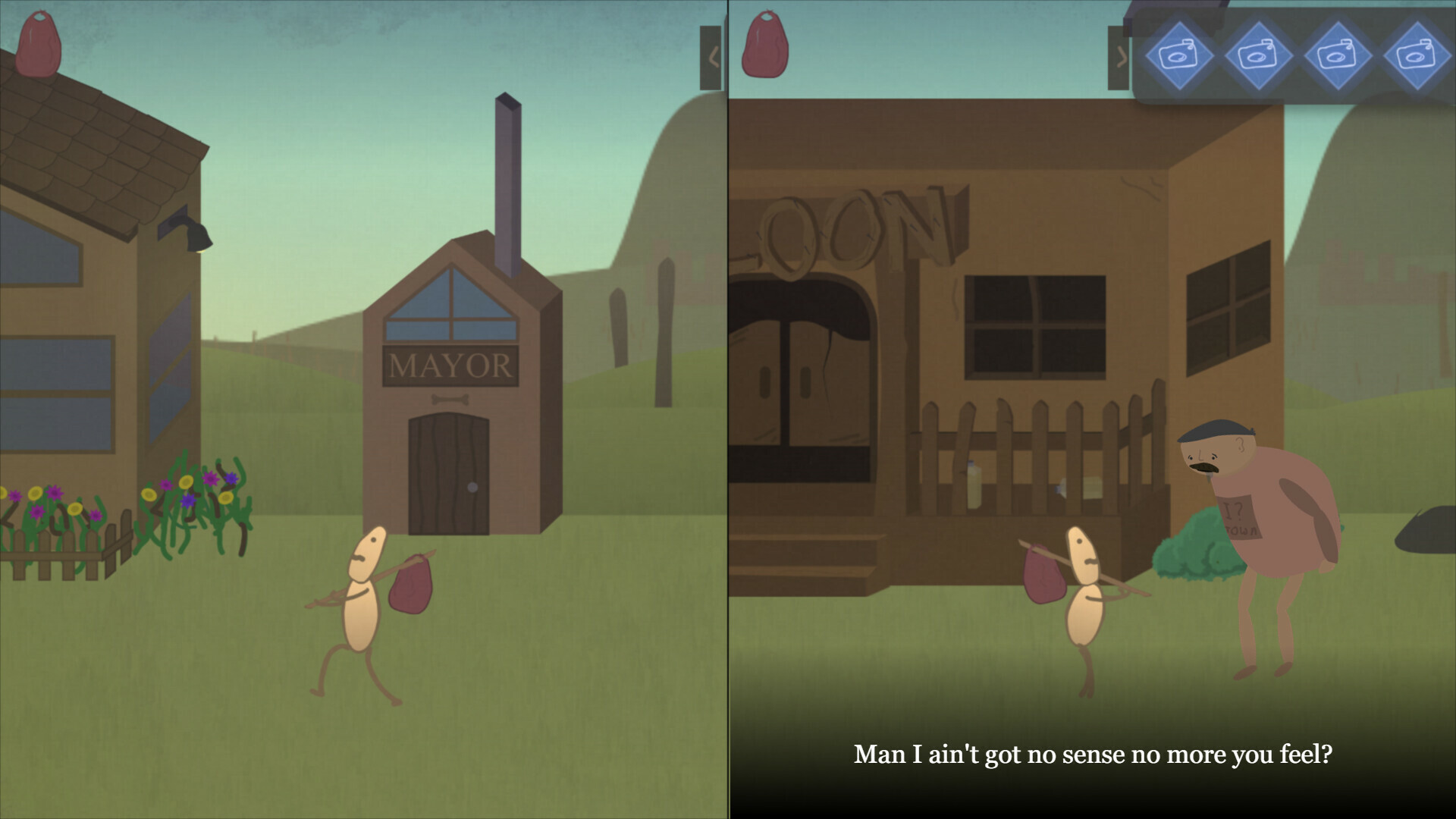
Task: Select the first jug item in the inventory tray
Action: pyautogui.click(x=1180, y=55)
